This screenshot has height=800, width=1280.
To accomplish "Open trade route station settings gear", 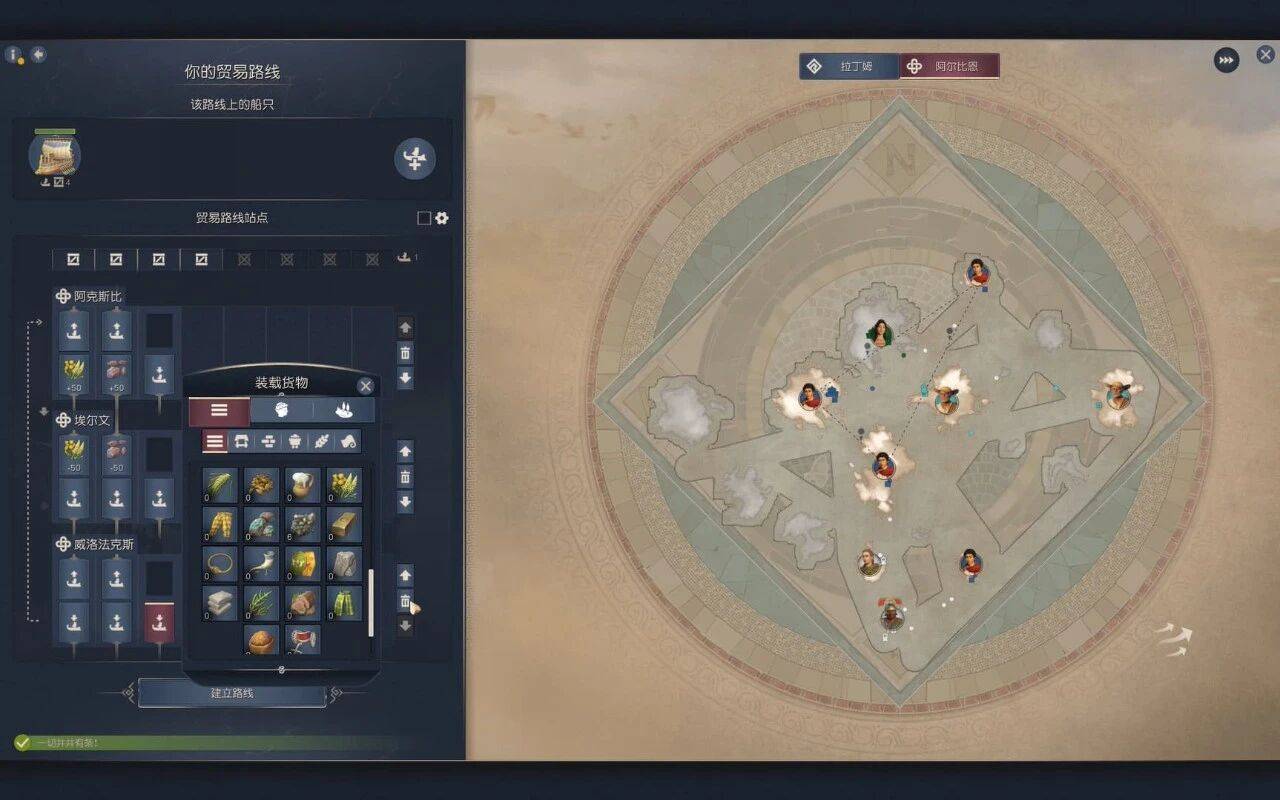I will coord(442,218).
